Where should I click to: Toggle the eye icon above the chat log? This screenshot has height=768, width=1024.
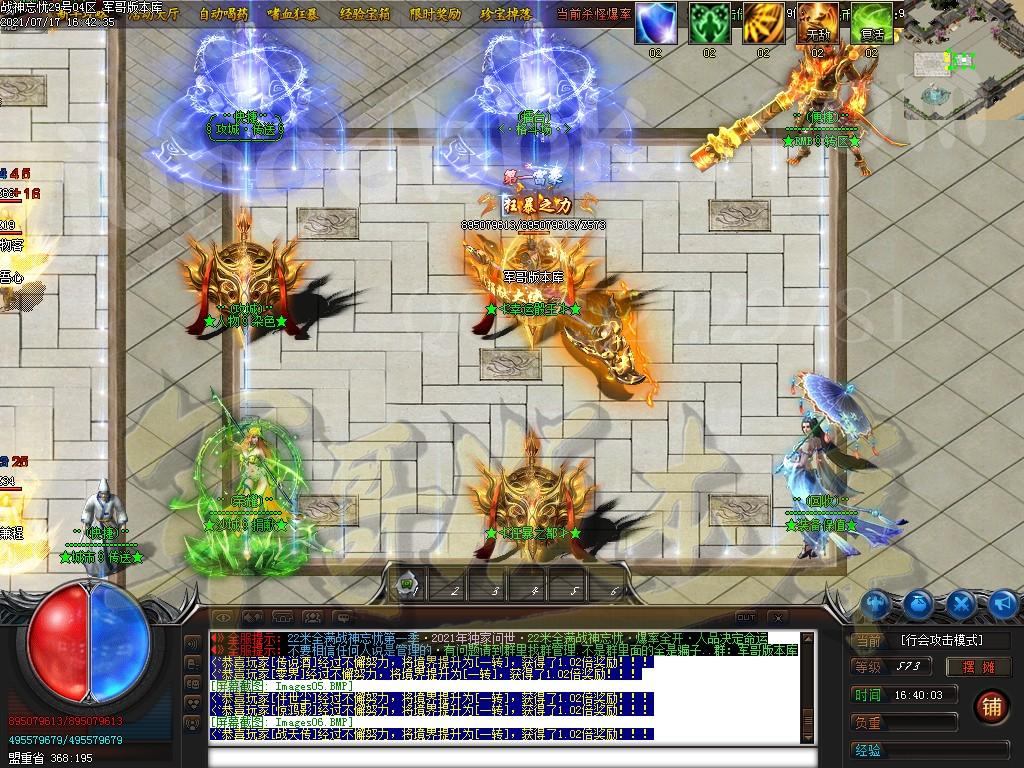pos(224,617)
